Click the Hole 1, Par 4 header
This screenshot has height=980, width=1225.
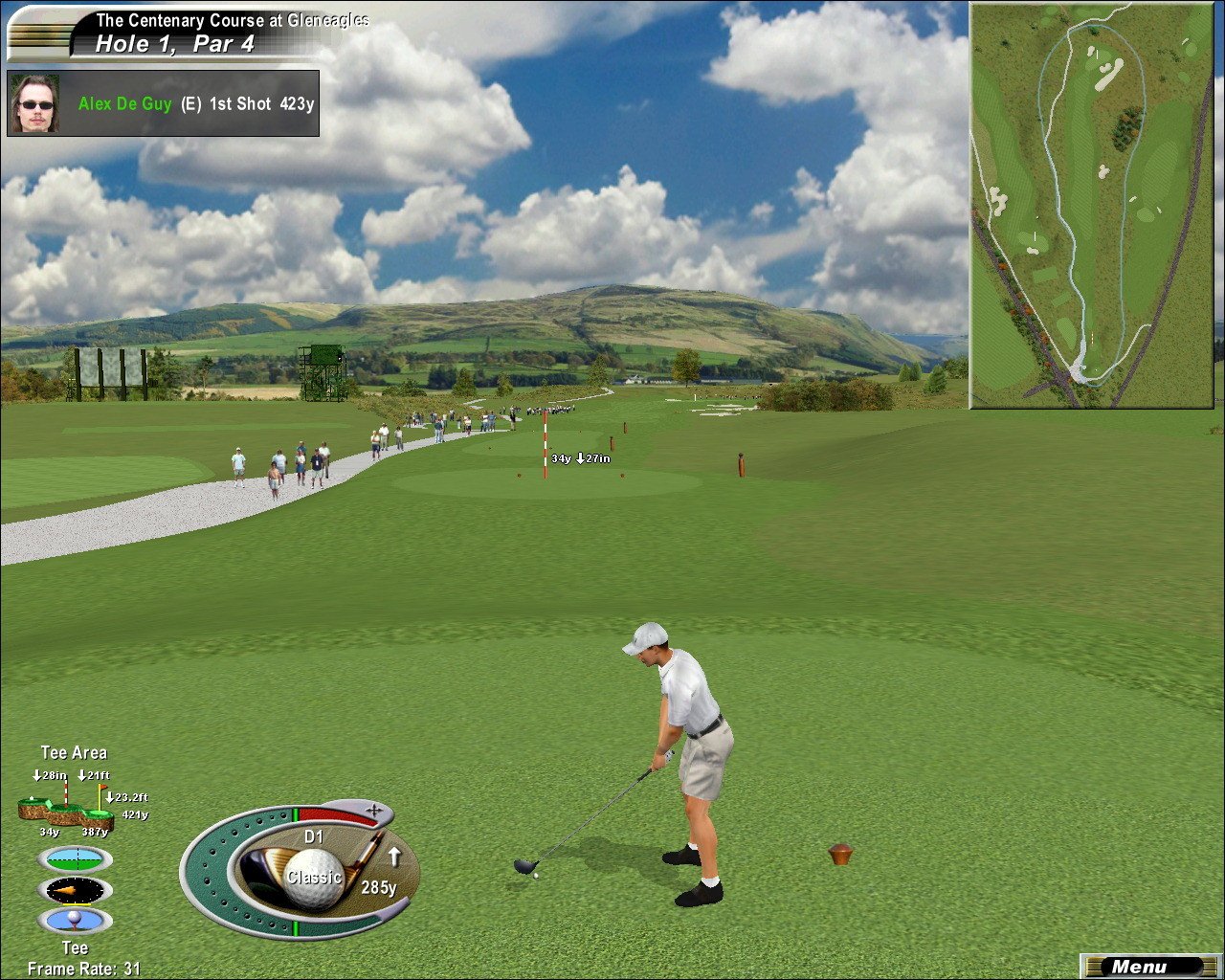(x=175, y=43)
